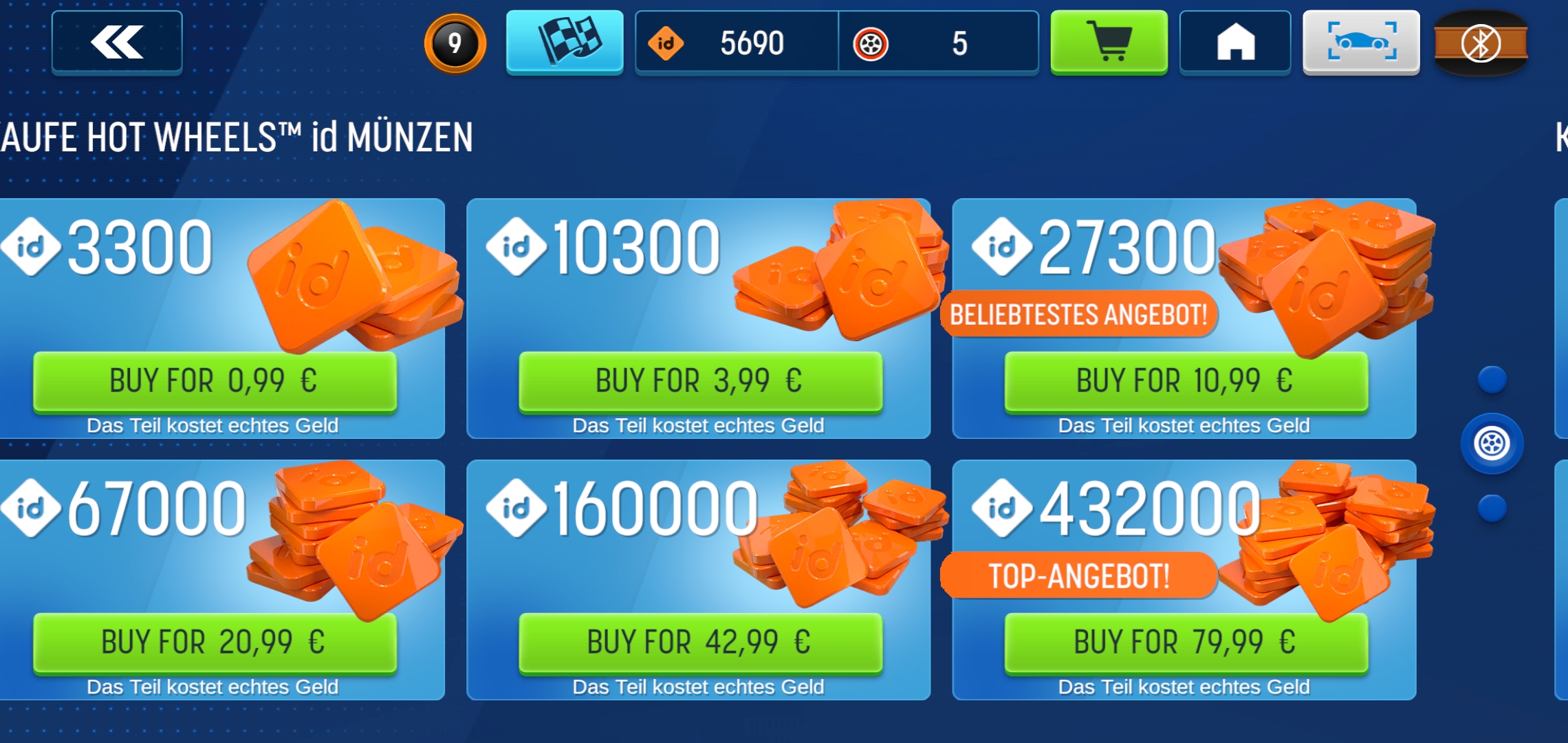Image resolution: width=1568 pixels, height=743 pixels.
Task: Tap the id coin balance of 5690
Action: click(x=737, y=43)
